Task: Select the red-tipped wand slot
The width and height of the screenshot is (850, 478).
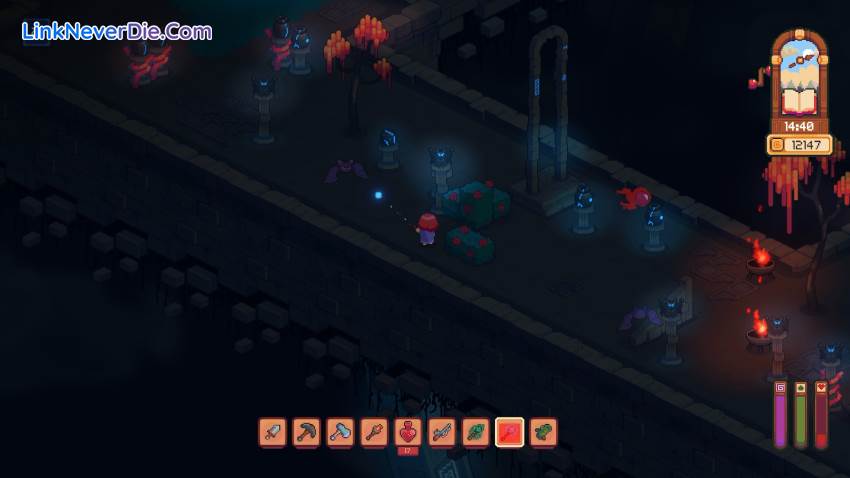Action: (x=375, y=432)
